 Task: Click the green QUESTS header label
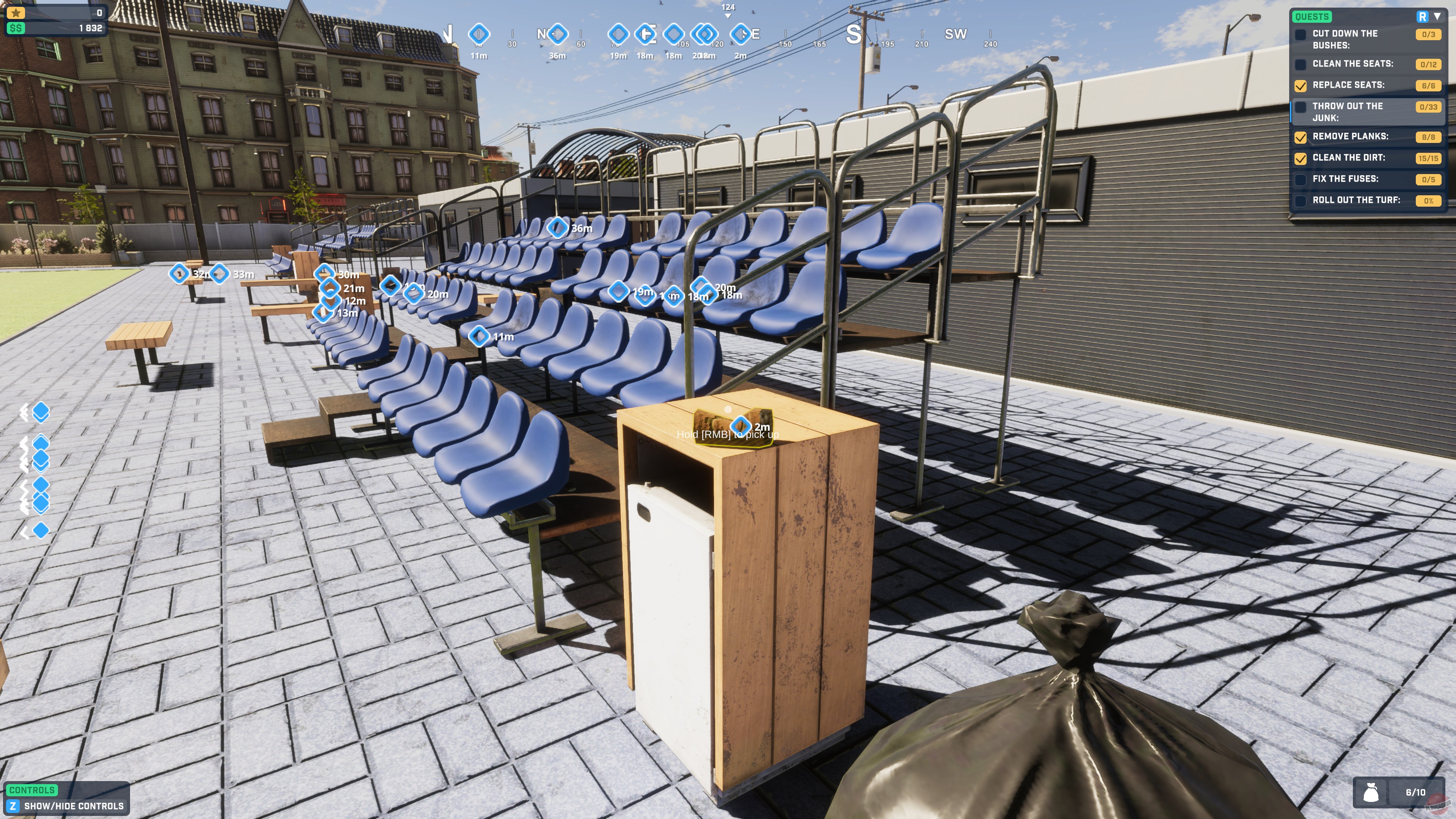click(x=1312, y=16)
